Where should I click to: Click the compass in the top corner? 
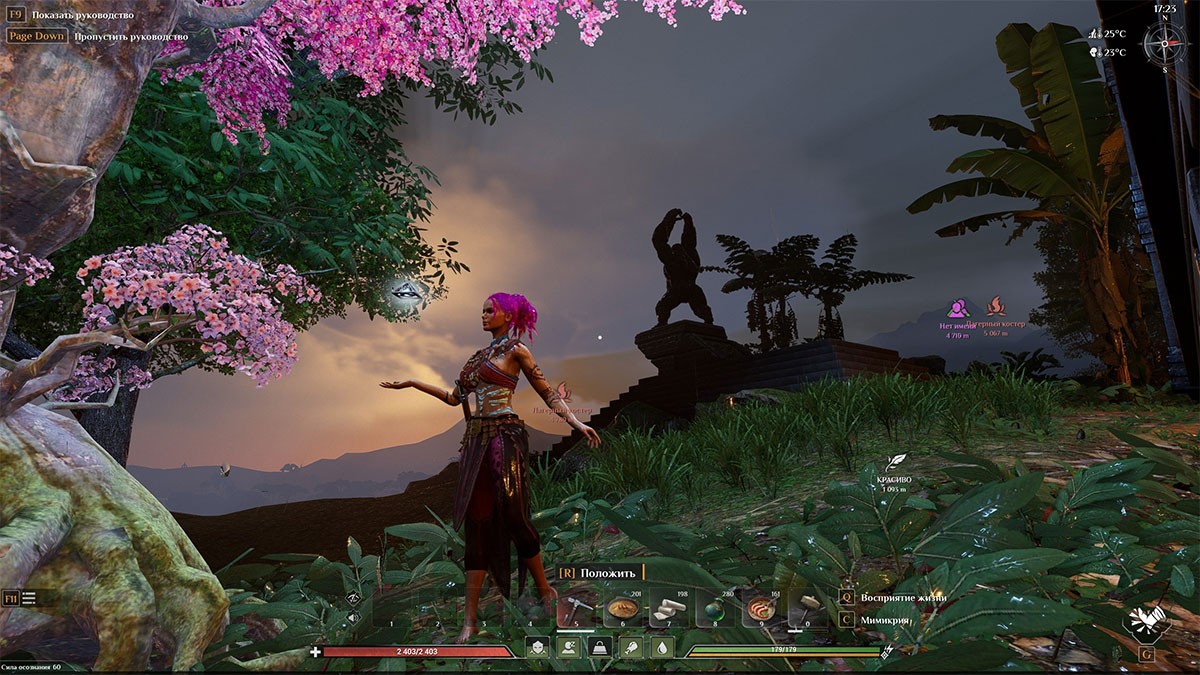[x=1164, y=42]
